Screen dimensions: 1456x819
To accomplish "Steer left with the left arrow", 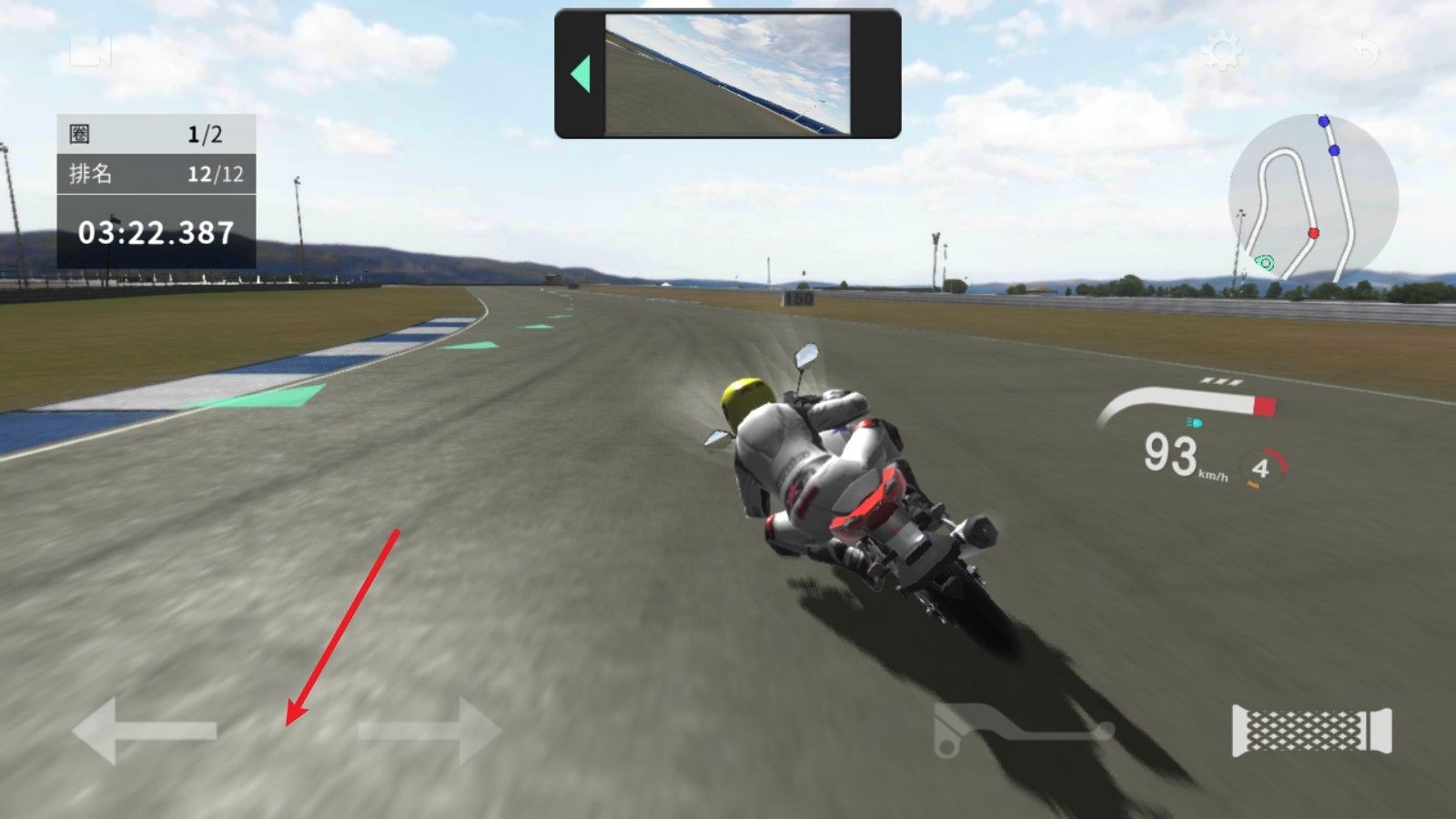I will pos(145,730).
